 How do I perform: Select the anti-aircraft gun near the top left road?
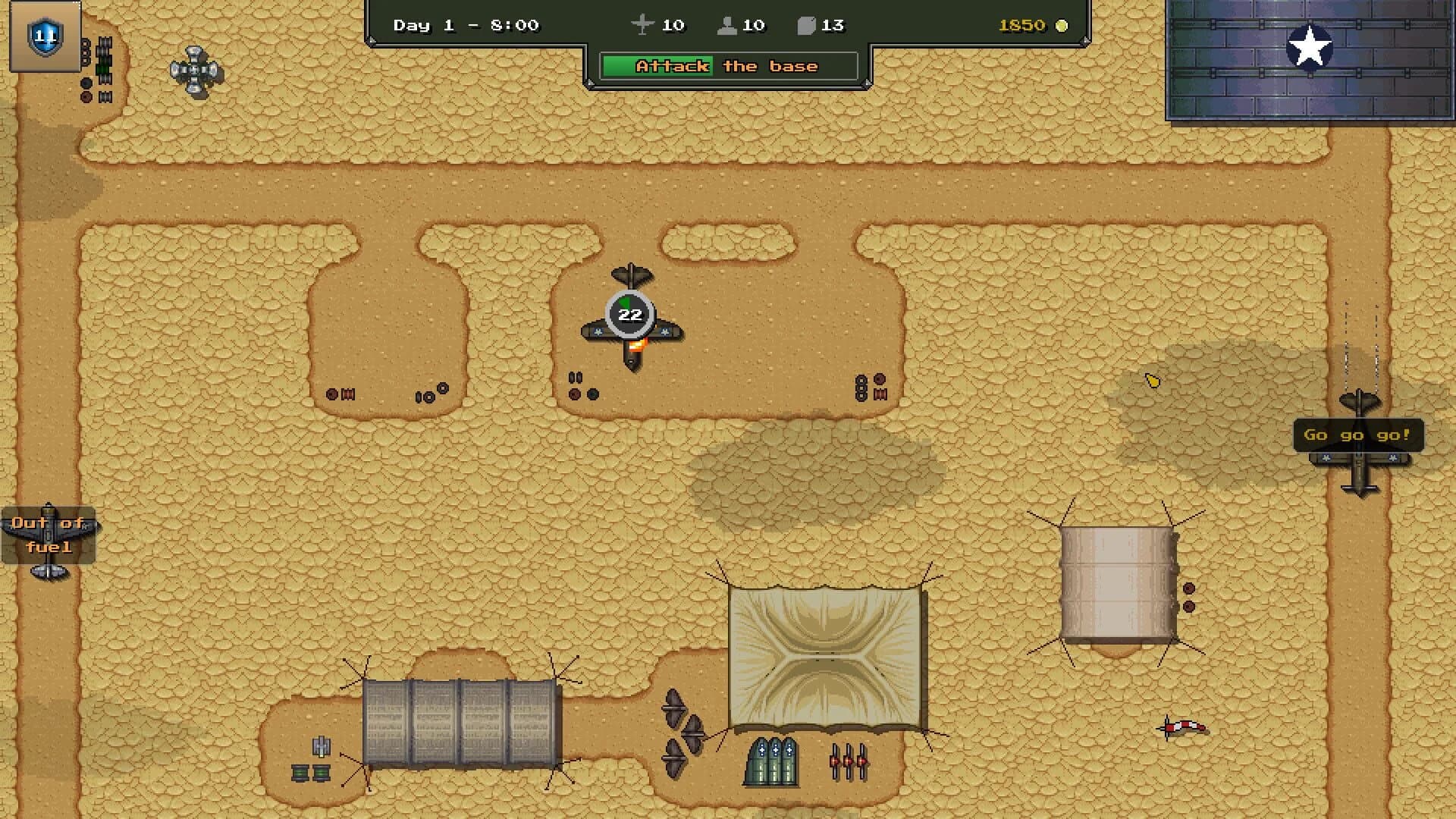coord(195,71)
